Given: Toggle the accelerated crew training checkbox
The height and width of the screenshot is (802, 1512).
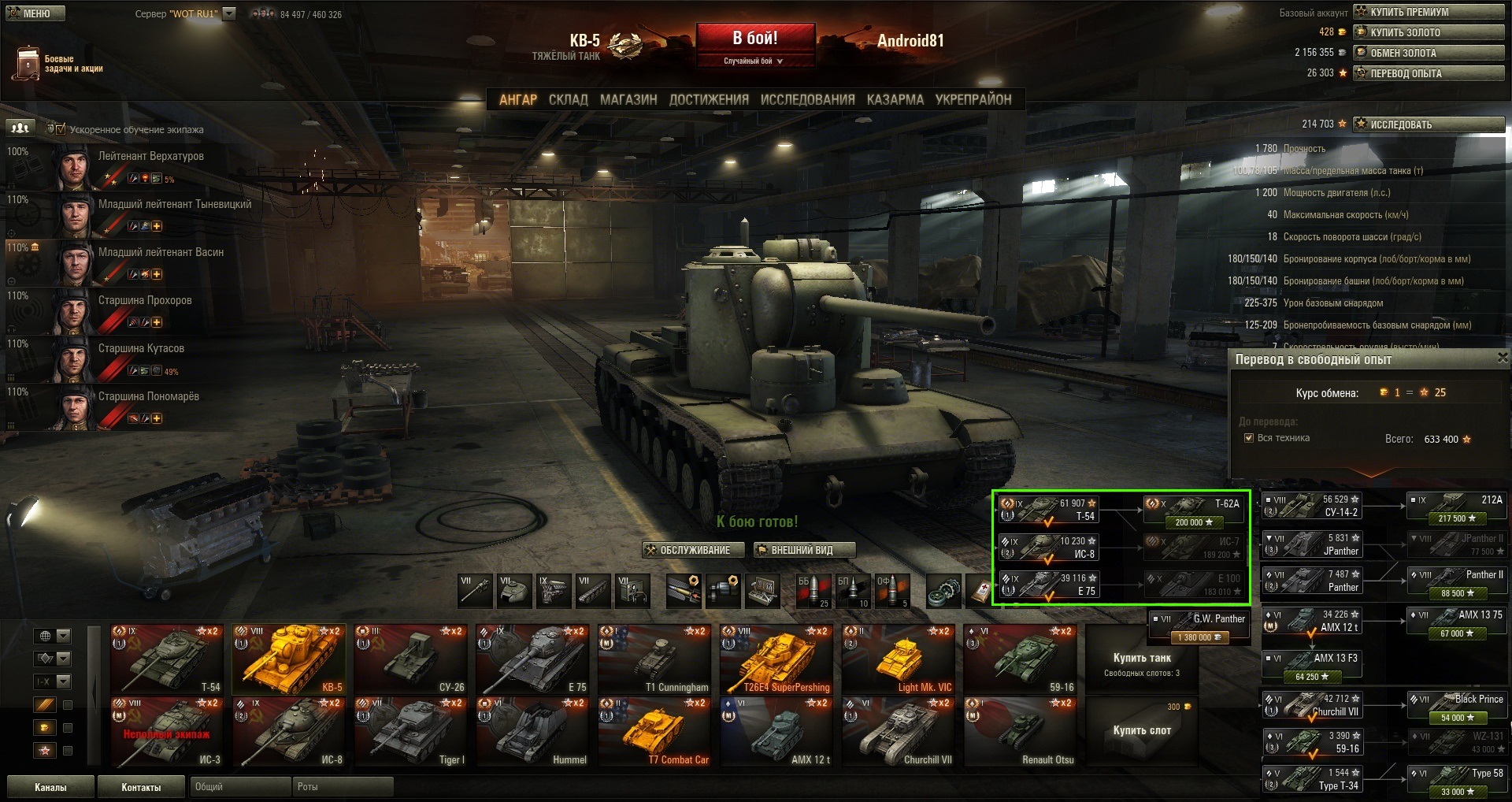Looking at the screenshot, I should 61,129.
